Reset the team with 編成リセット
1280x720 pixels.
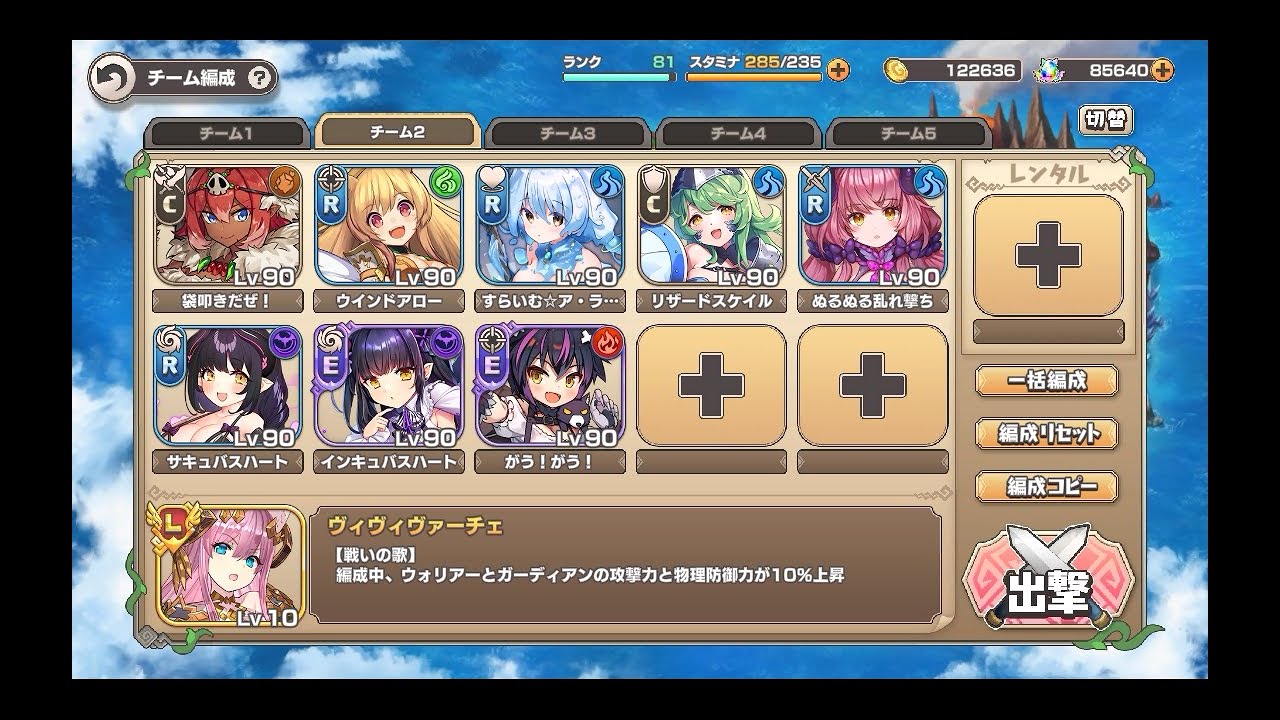(x=1047, y=434)
